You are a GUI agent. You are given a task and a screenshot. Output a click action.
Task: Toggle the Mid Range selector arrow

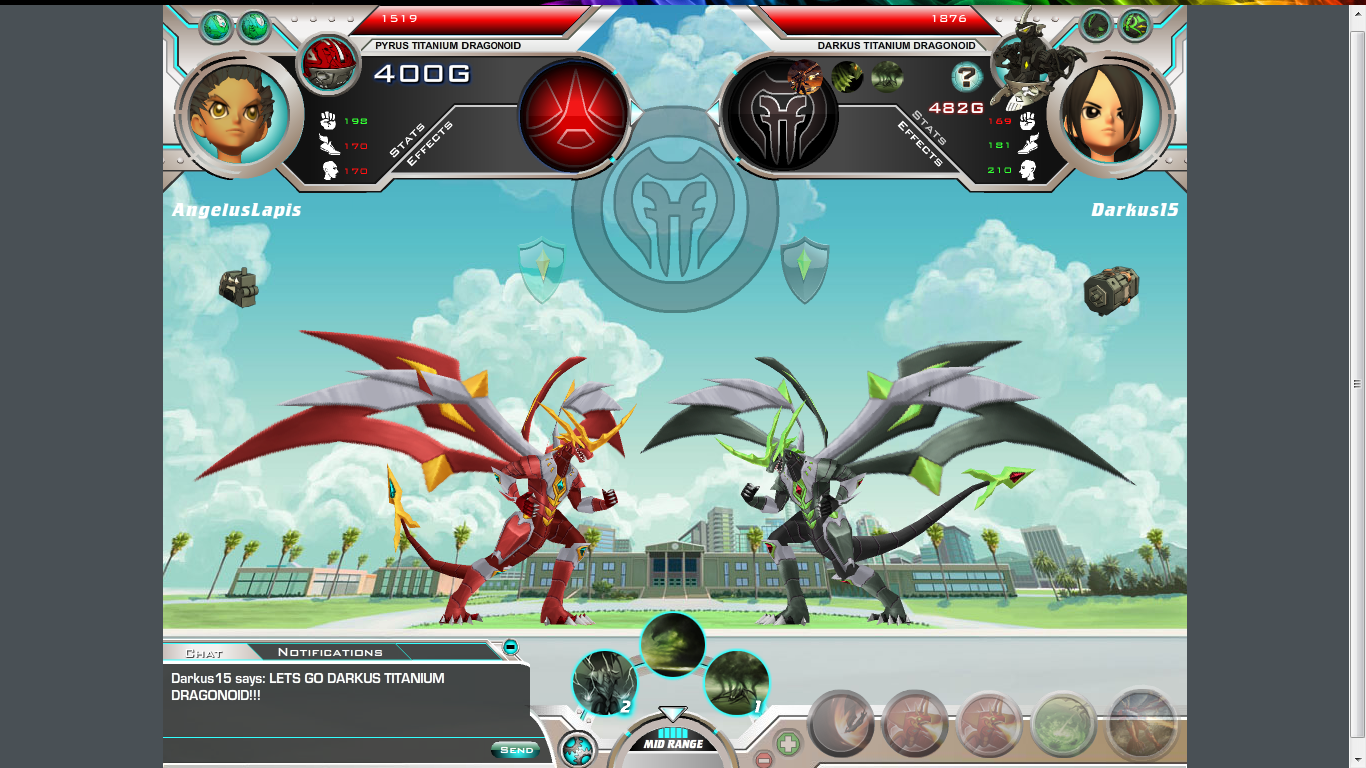(x=672, y=714)
